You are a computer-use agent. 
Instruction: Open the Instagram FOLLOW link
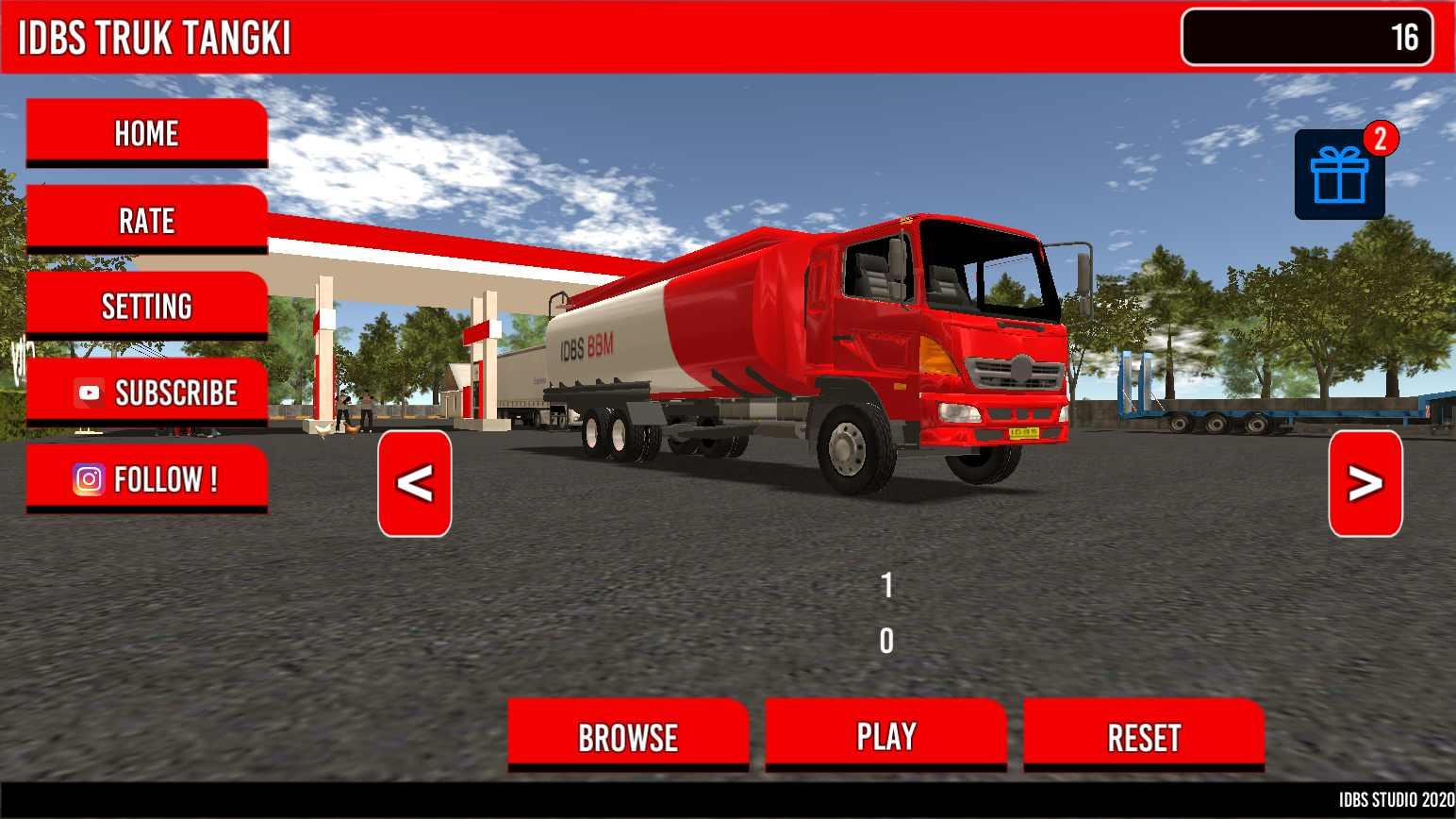(146, 479)
